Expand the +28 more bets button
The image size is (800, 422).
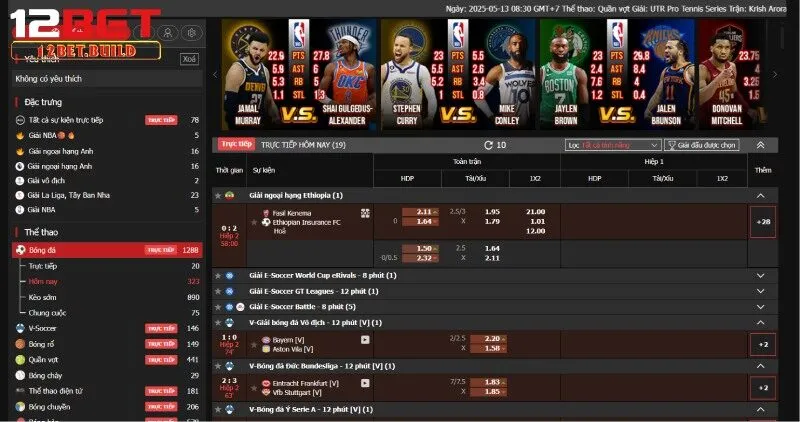[763, 221]
